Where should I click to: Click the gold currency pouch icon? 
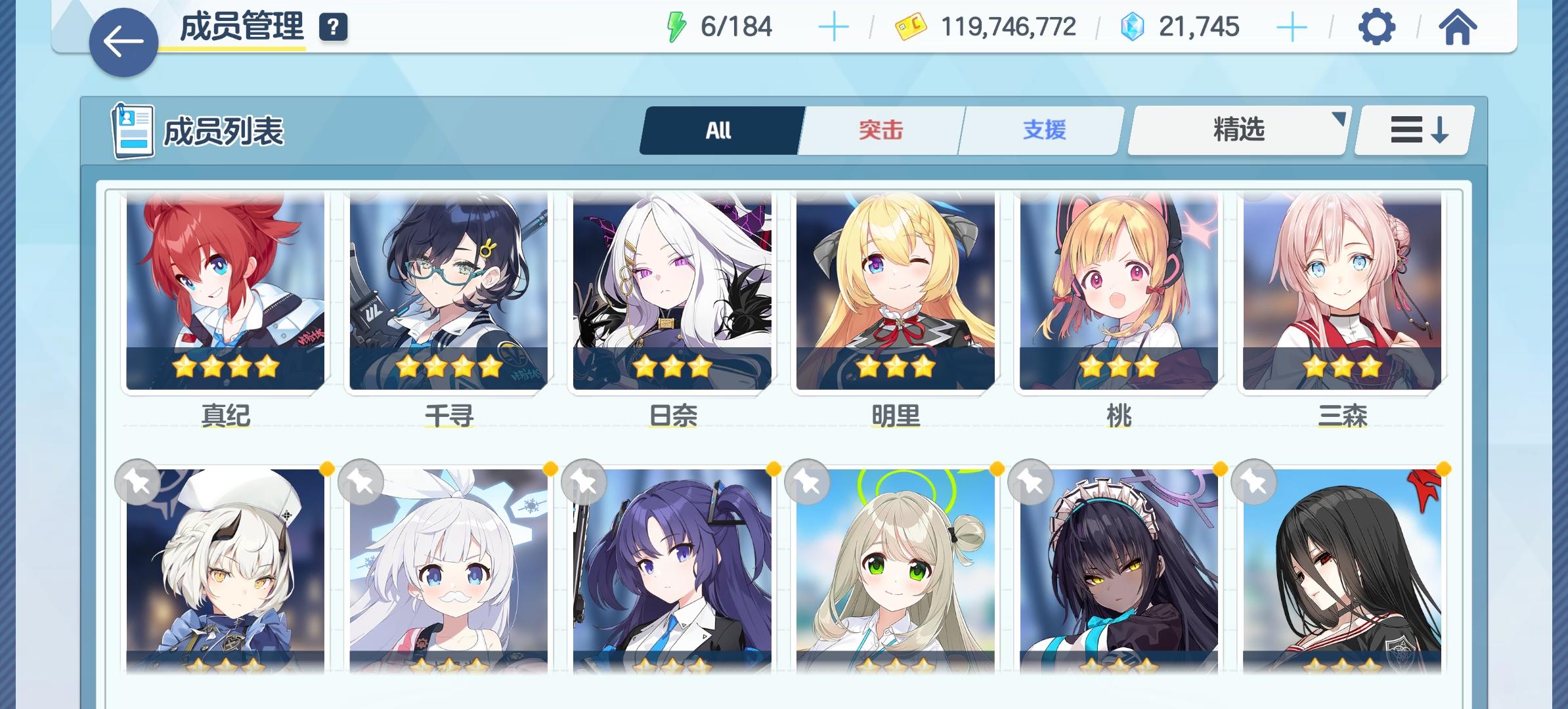911,26
